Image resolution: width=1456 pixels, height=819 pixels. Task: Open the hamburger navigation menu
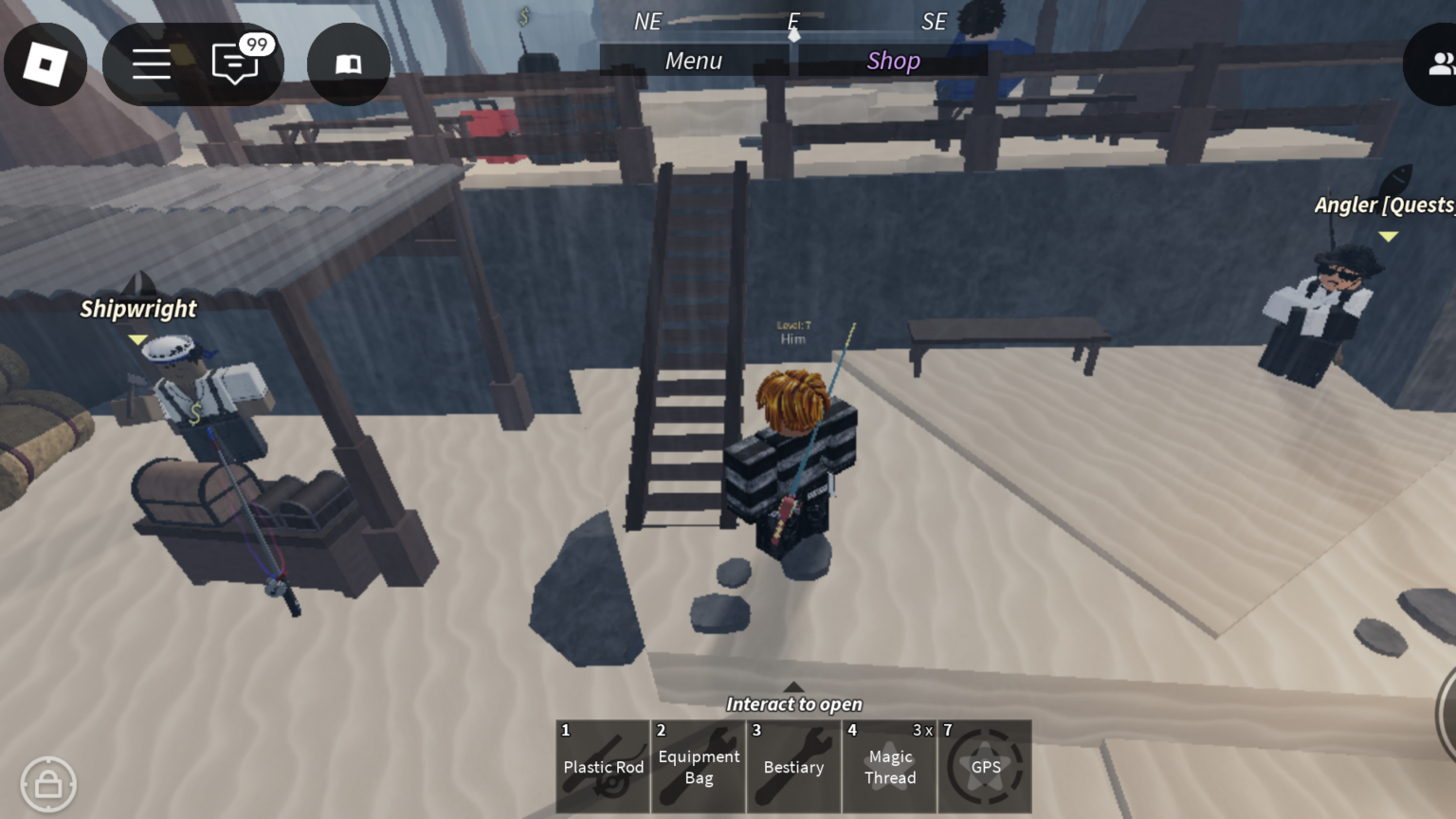pyautogui.click(x=151, y=64)
